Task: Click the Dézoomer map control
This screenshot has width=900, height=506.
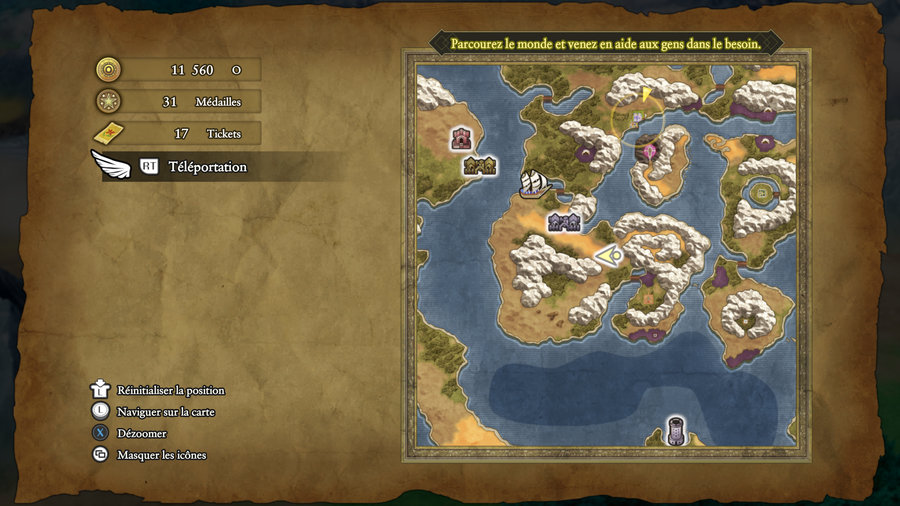Action: coord(141,433)
